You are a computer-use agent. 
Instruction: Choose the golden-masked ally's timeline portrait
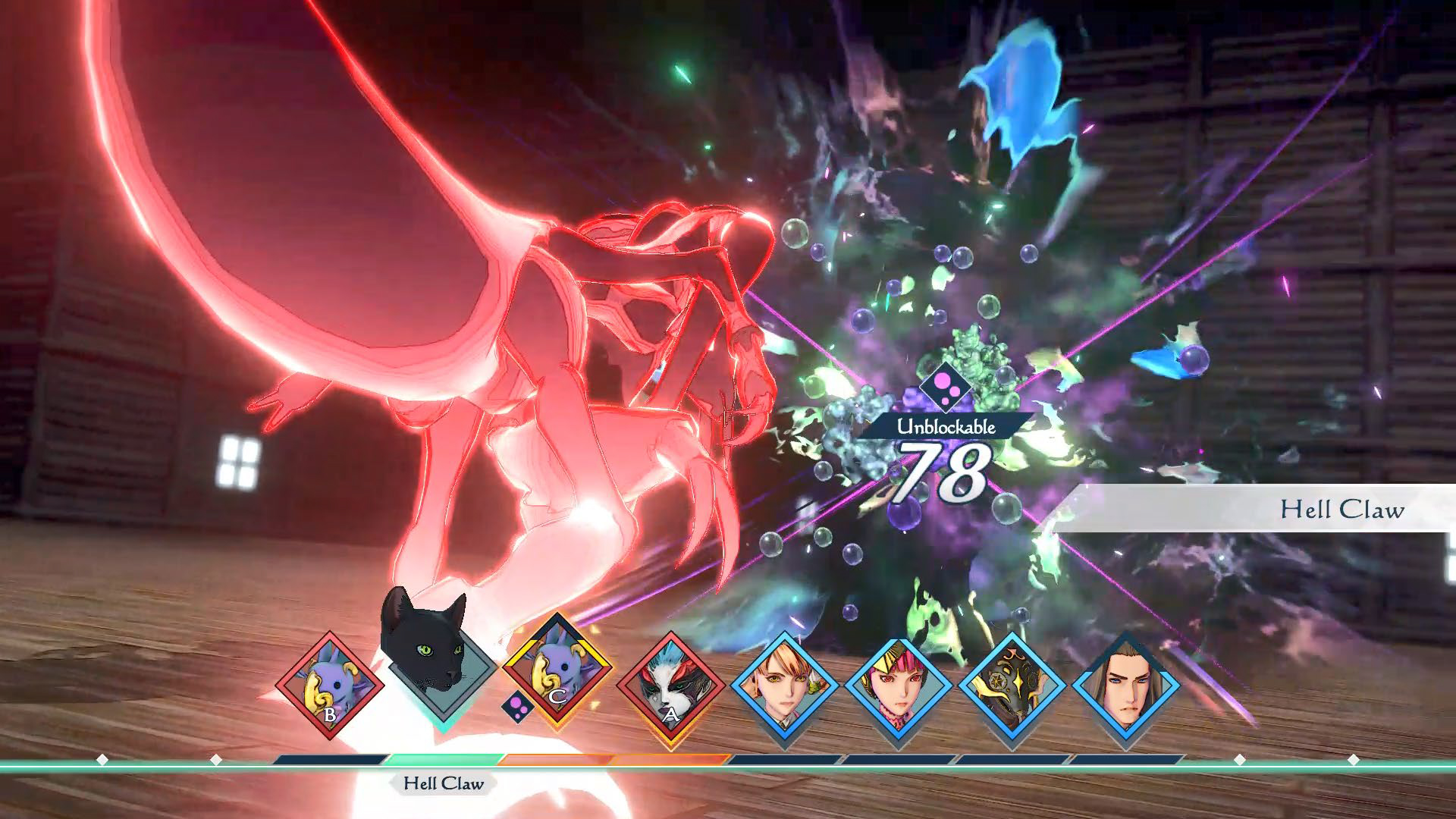click(1012, 686)
